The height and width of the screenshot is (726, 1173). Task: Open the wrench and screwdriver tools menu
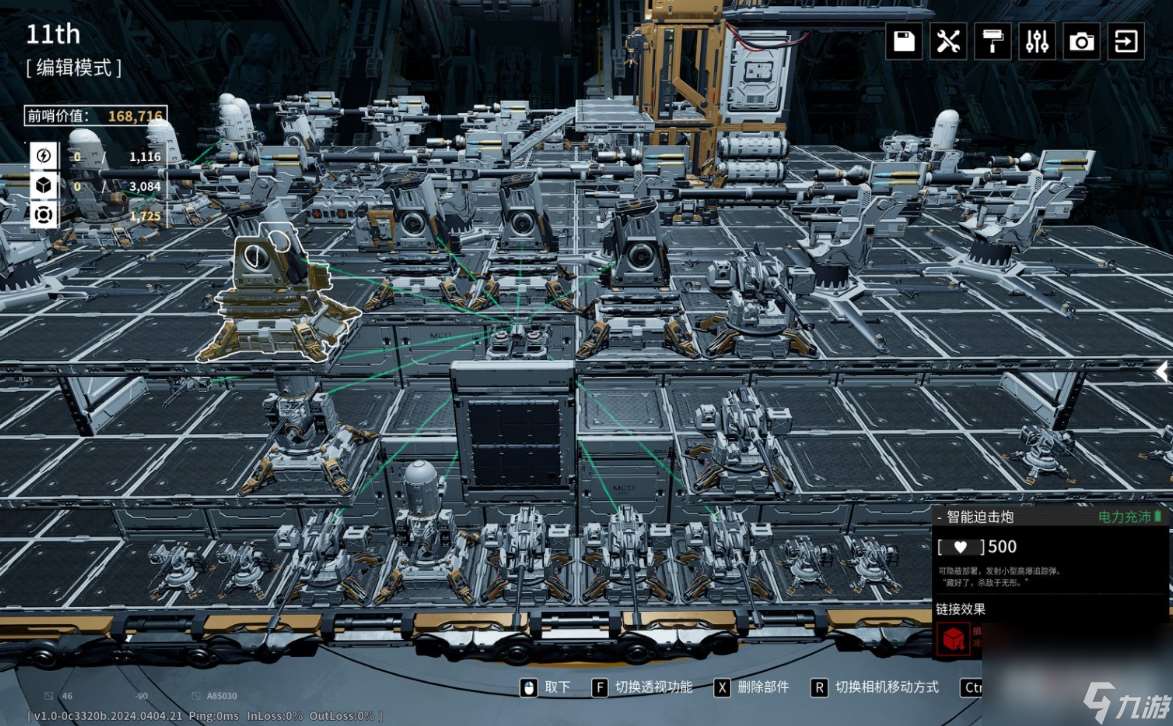(x=948, y=41)
